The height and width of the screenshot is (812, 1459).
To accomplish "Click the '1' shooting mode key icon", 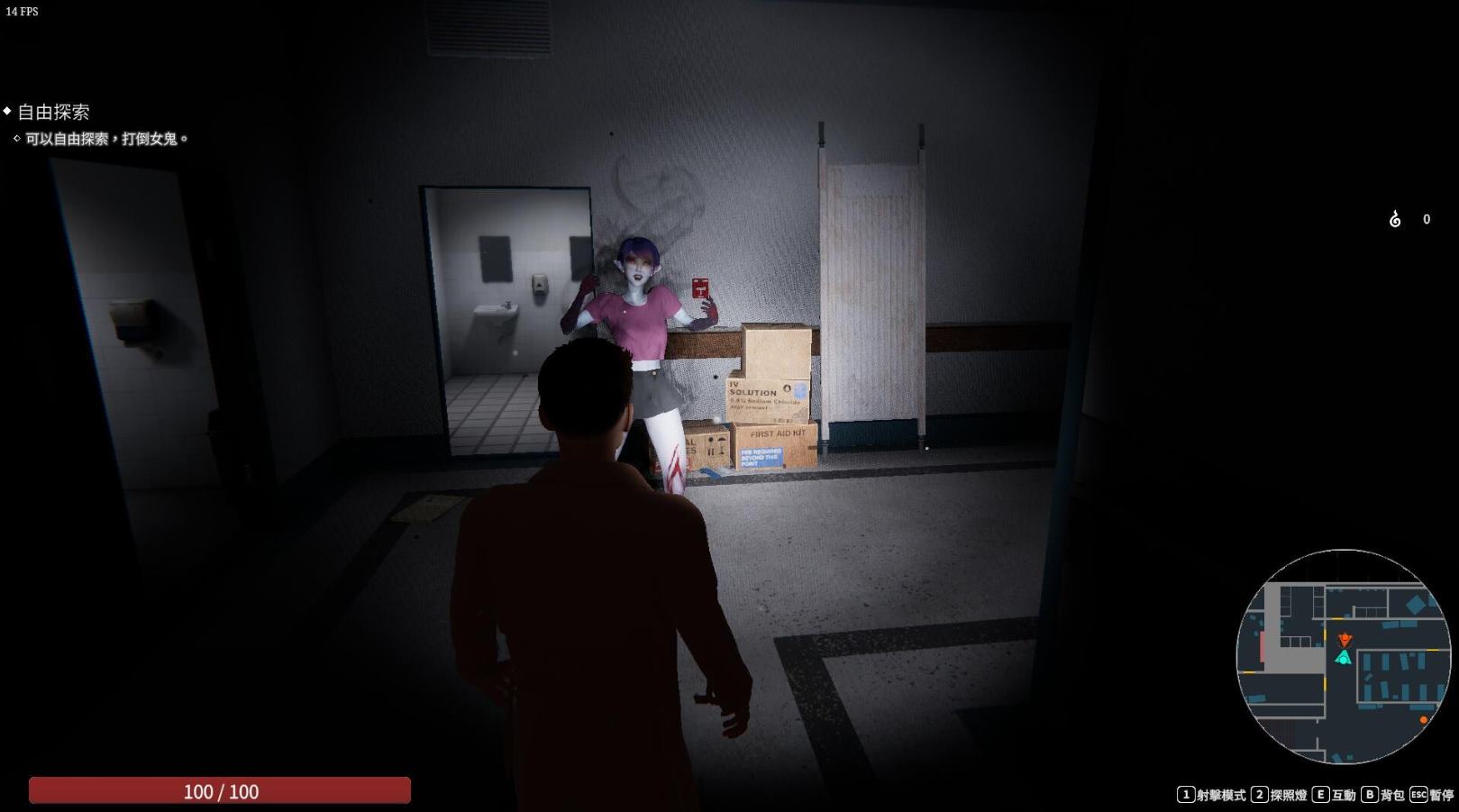I will point(1188,794).
